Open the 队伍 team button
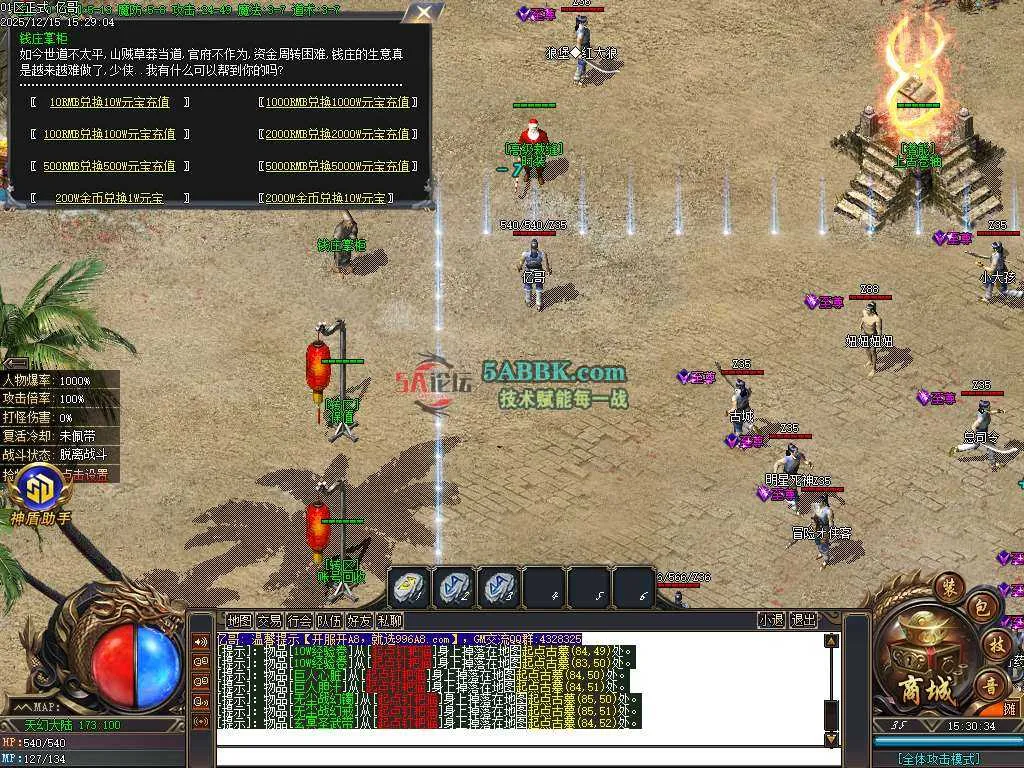The image size is (1024, 768). [x=329, y=620]
